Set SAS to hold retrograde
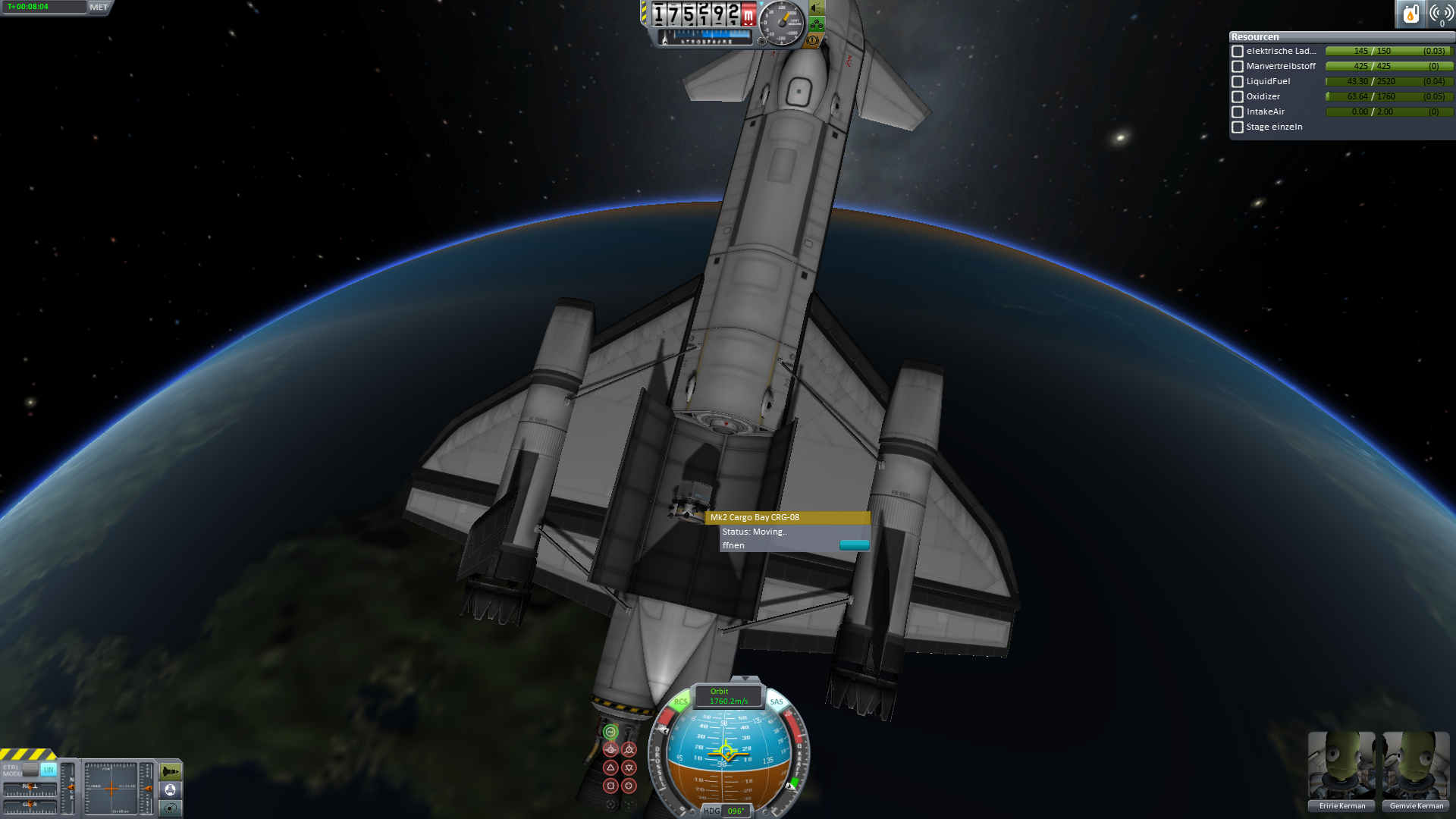This screenshot has height=819, width=1456. point(629,749)
